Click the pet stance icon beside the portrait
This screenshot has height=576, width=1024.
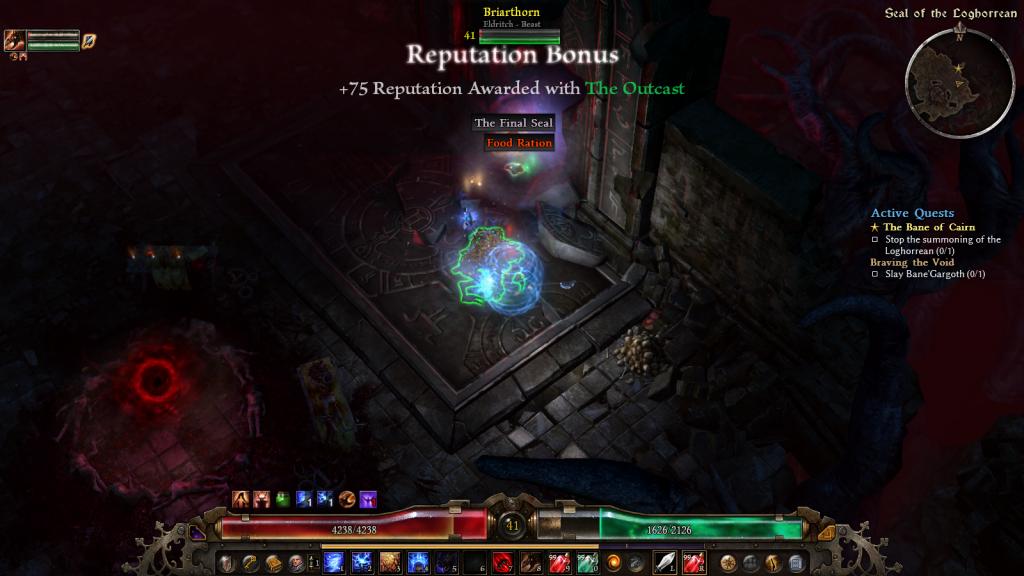point(89,40)
